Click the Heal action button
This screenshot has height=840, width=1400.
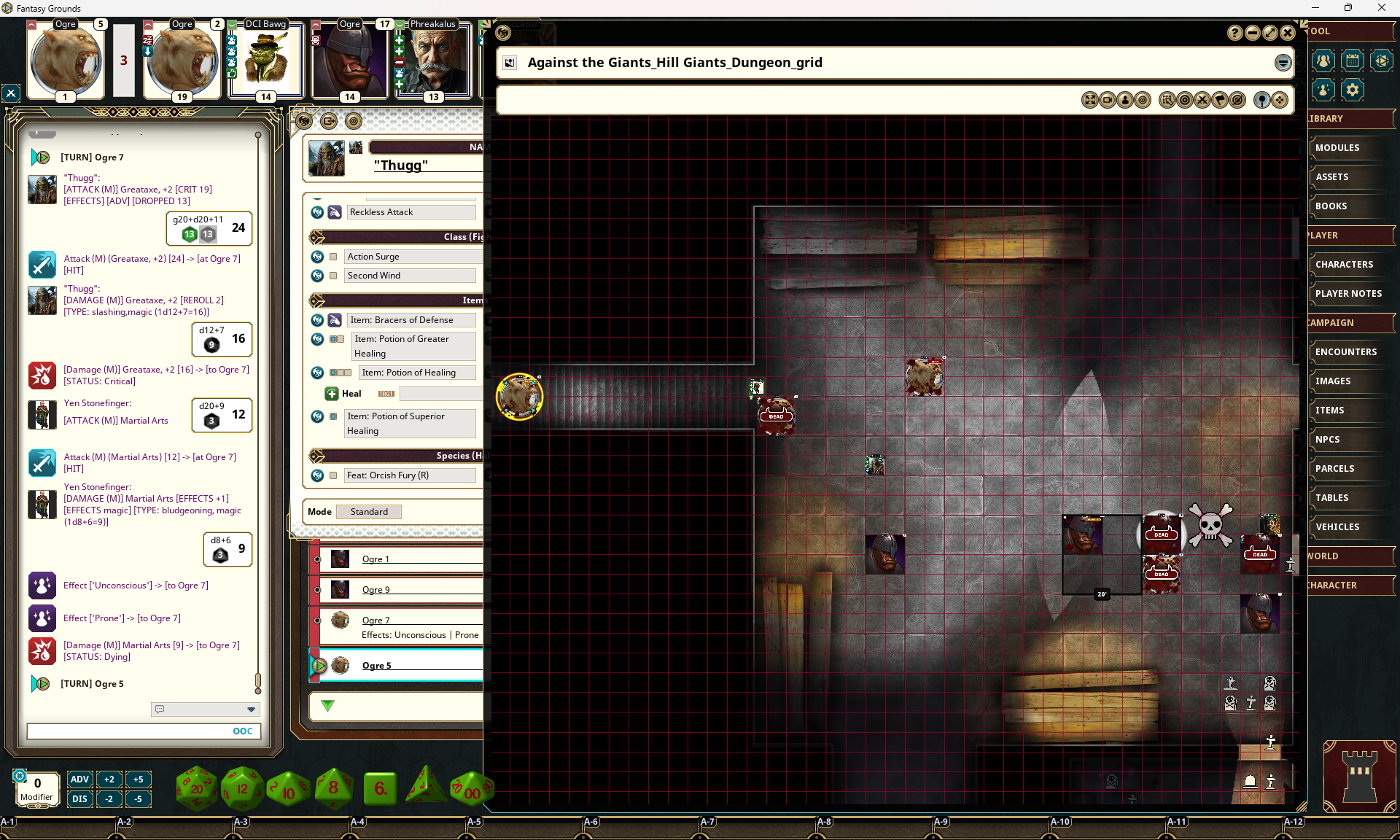tap(332, 394)
